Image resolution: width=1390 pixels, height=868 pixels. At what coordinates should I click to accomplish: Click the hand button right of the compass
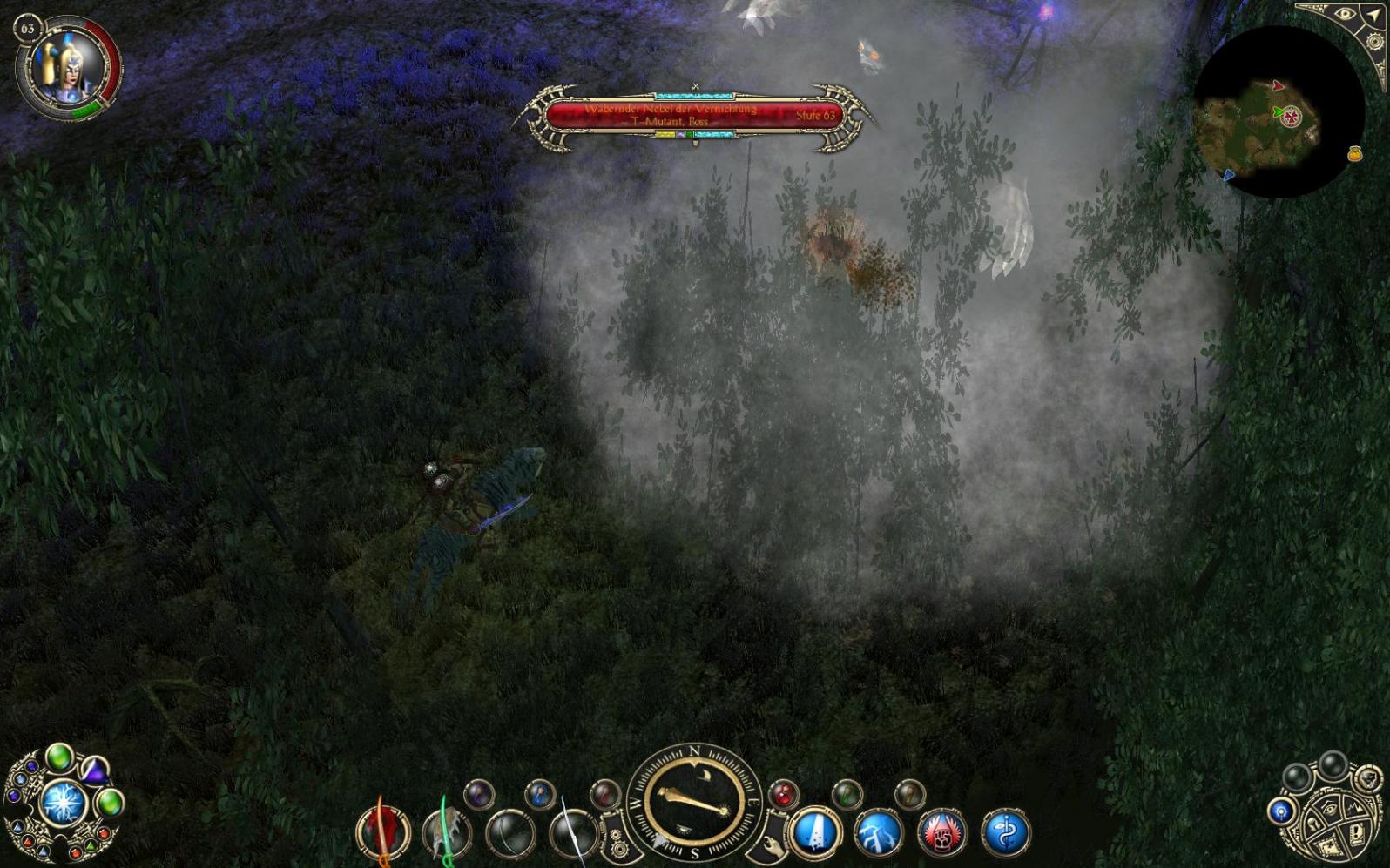click(772, 843)
